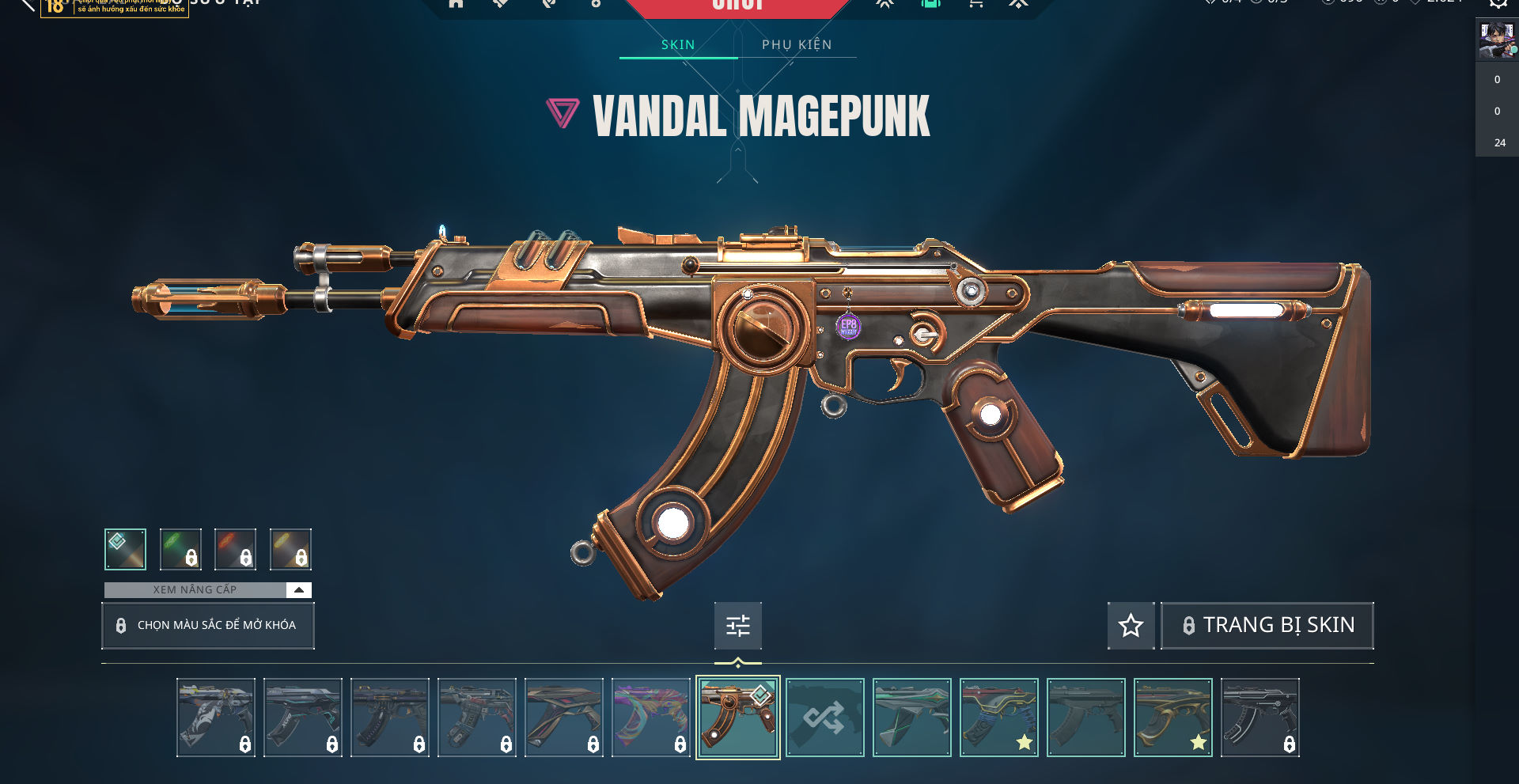This screenshot has height=784, width=1519.
Task: Choose the locked green color variant
Action: coord(180,549)
